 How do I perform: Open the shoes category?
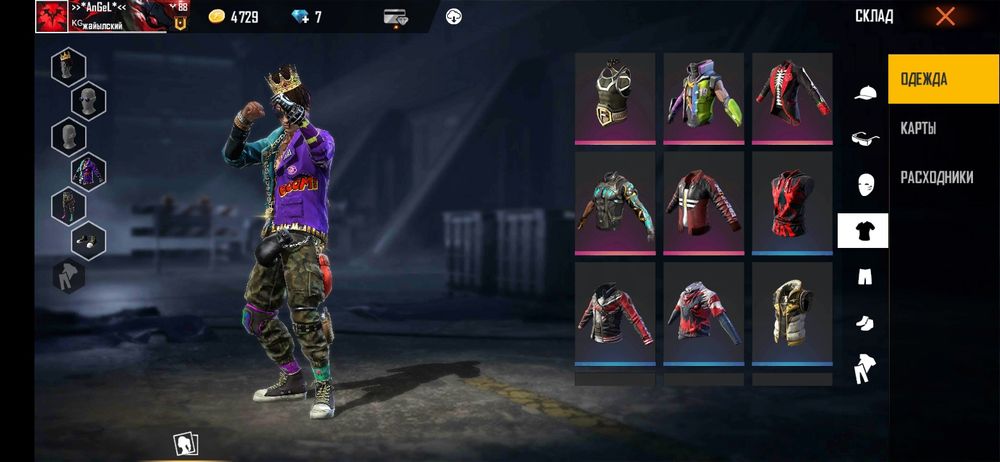865,322
